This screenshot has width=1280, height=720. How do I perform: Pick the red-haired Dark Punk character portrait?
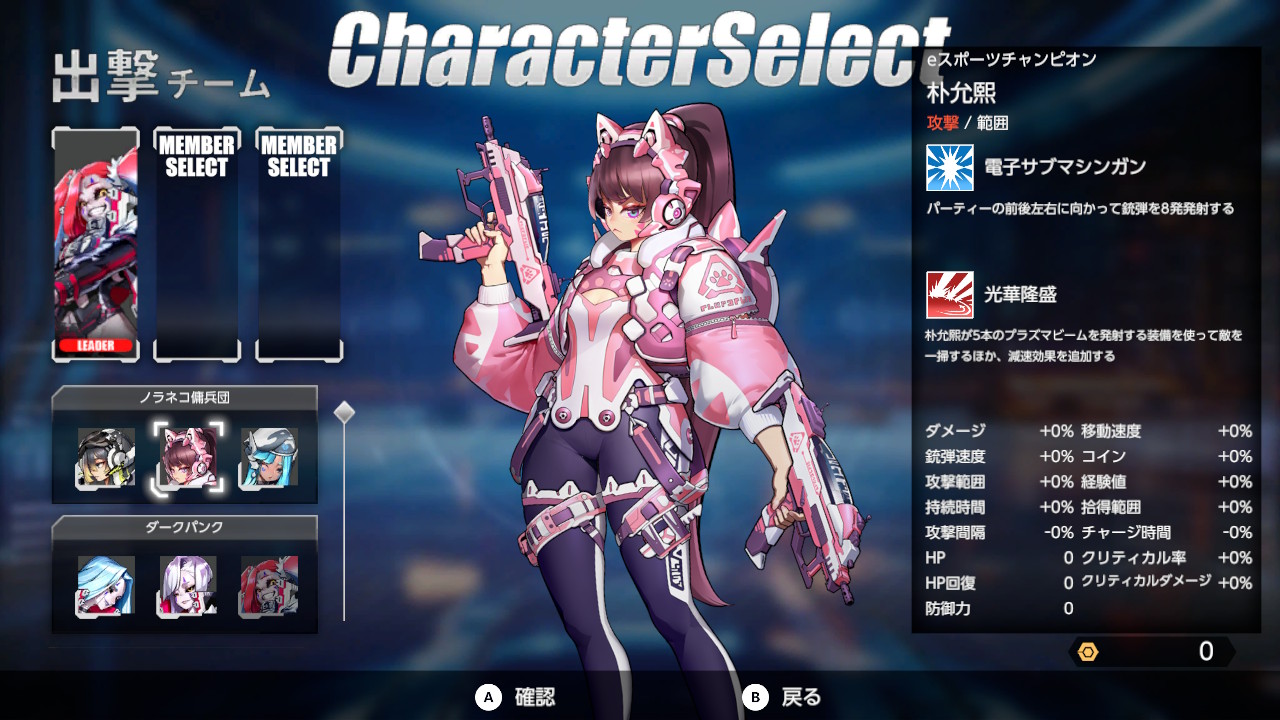(x=269, y=586)
